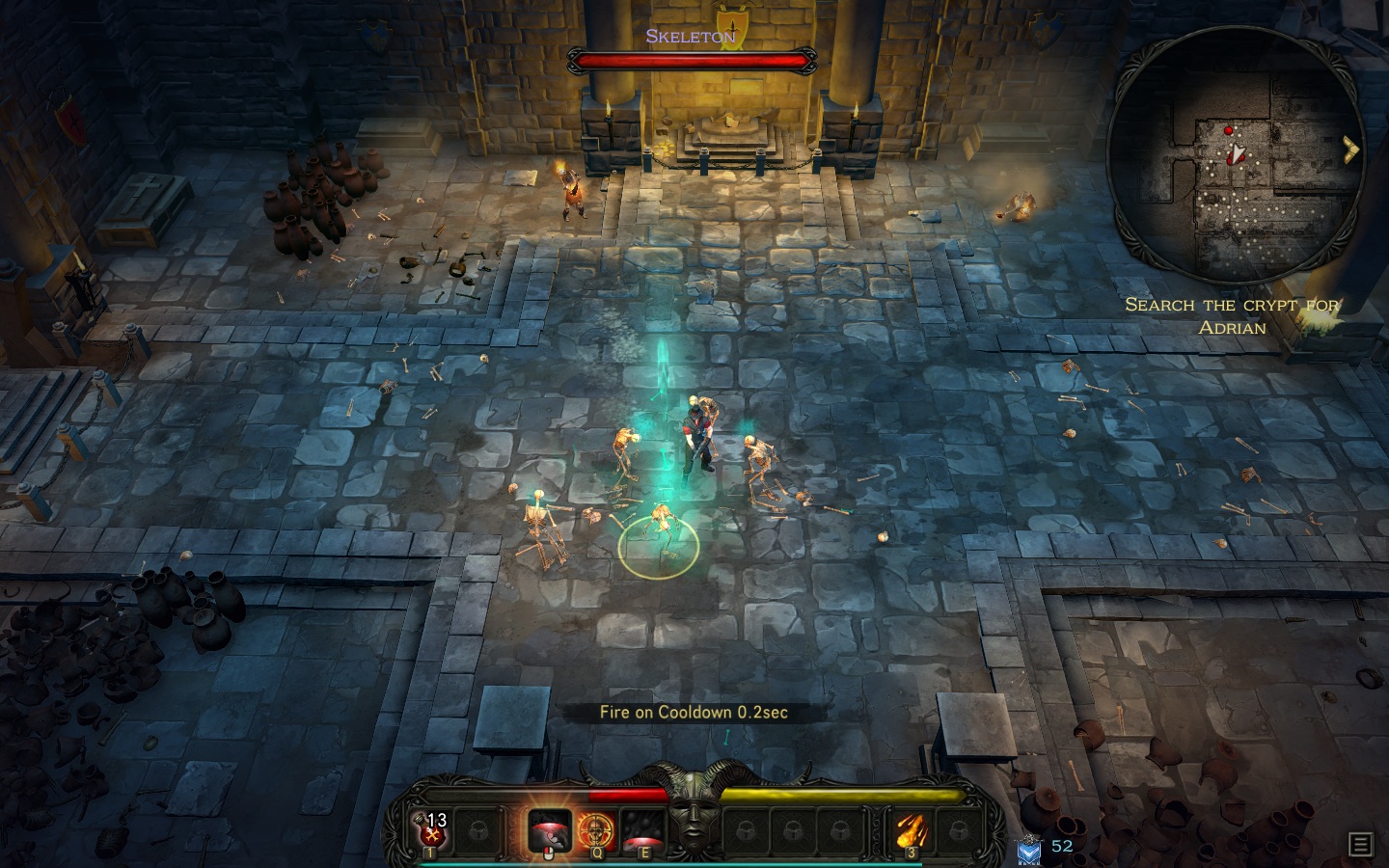Activate the mouse-bound primary attack skill
The height and width of the screenshot is (868, 1389).
point(549,829)
